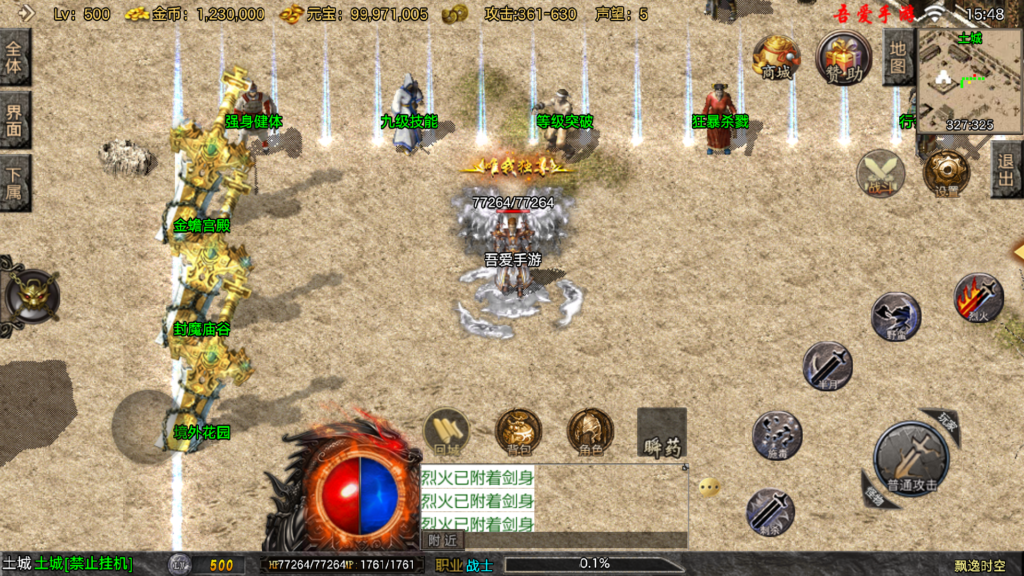Click the yellow chat bubble icon
This screenshot has width=1024, height=576.
709,487
